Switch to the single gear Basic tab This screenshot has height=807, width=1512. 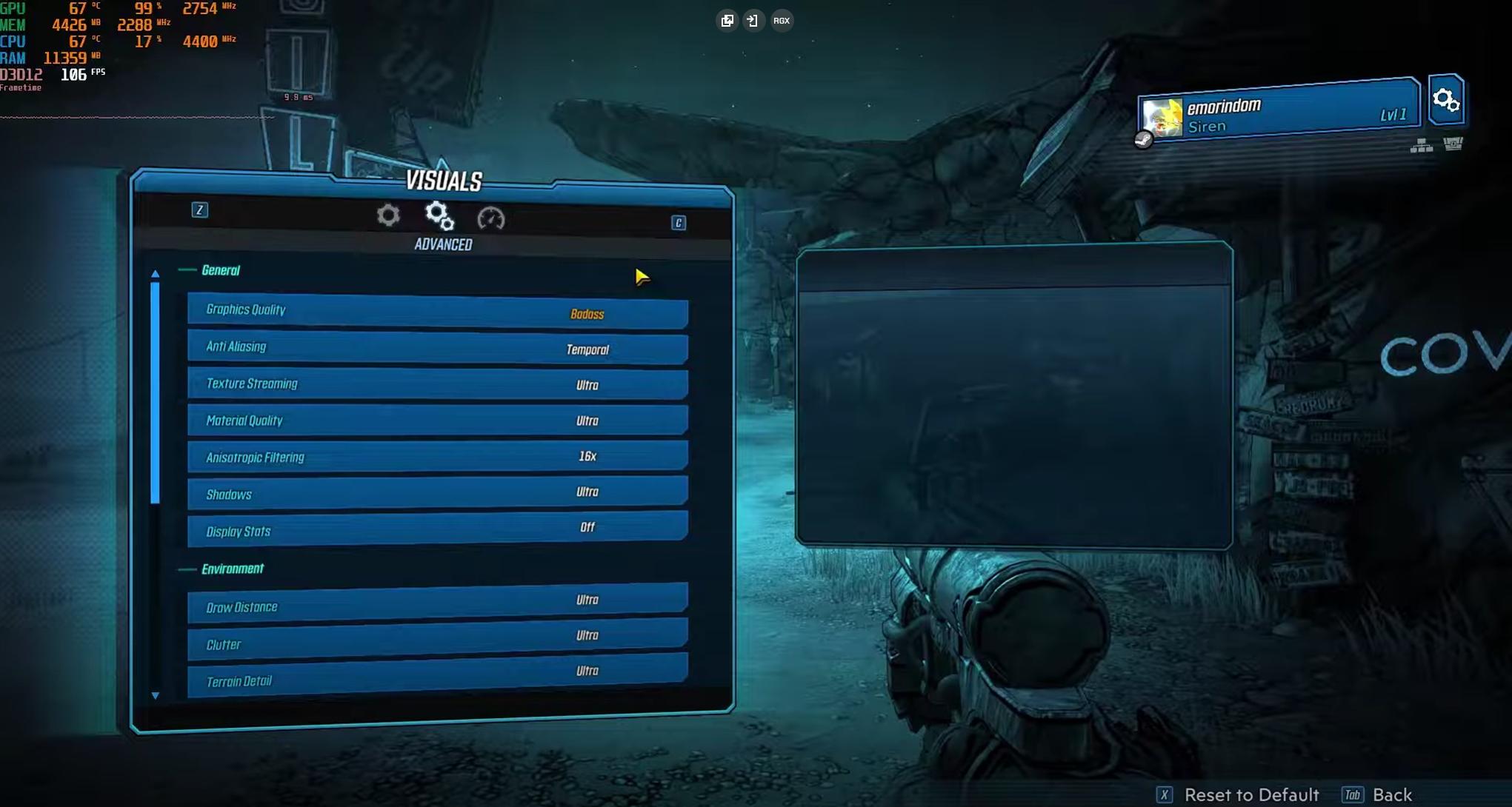tap(388, 215)
